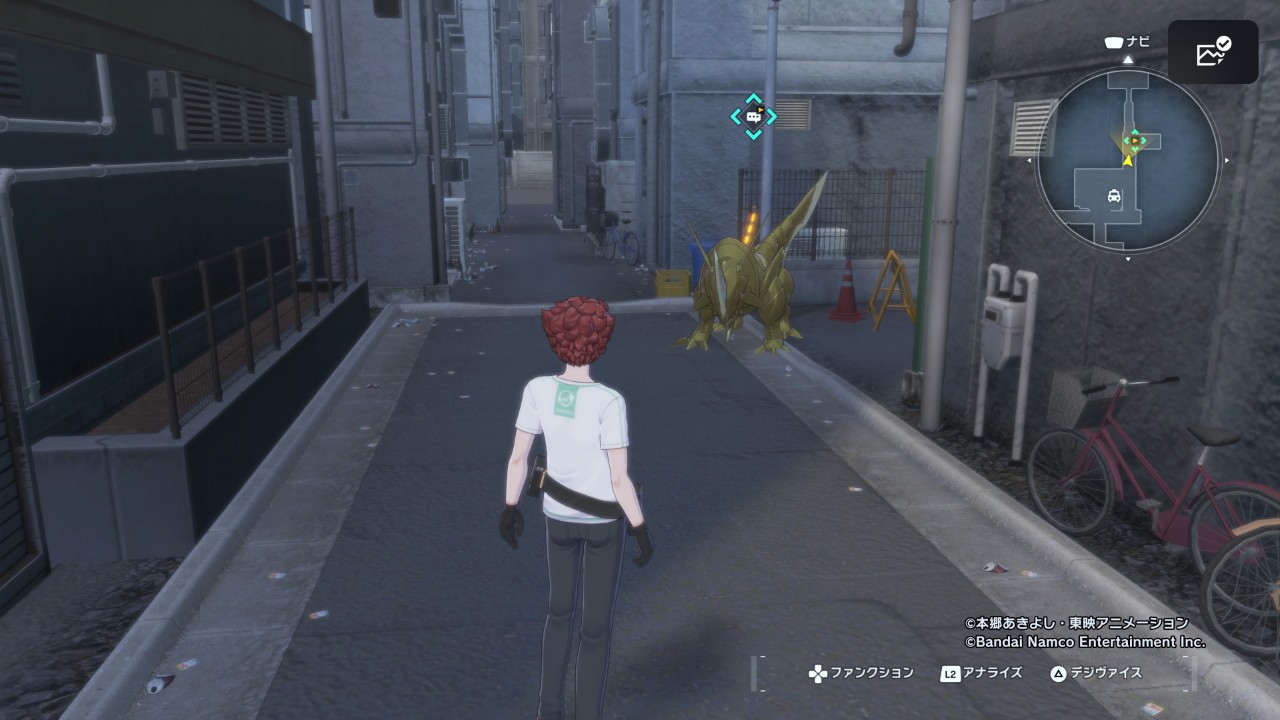Click the chart icon with checkmark
The height and width of the screenshot is (720, 1280).
pos(1213,52)
